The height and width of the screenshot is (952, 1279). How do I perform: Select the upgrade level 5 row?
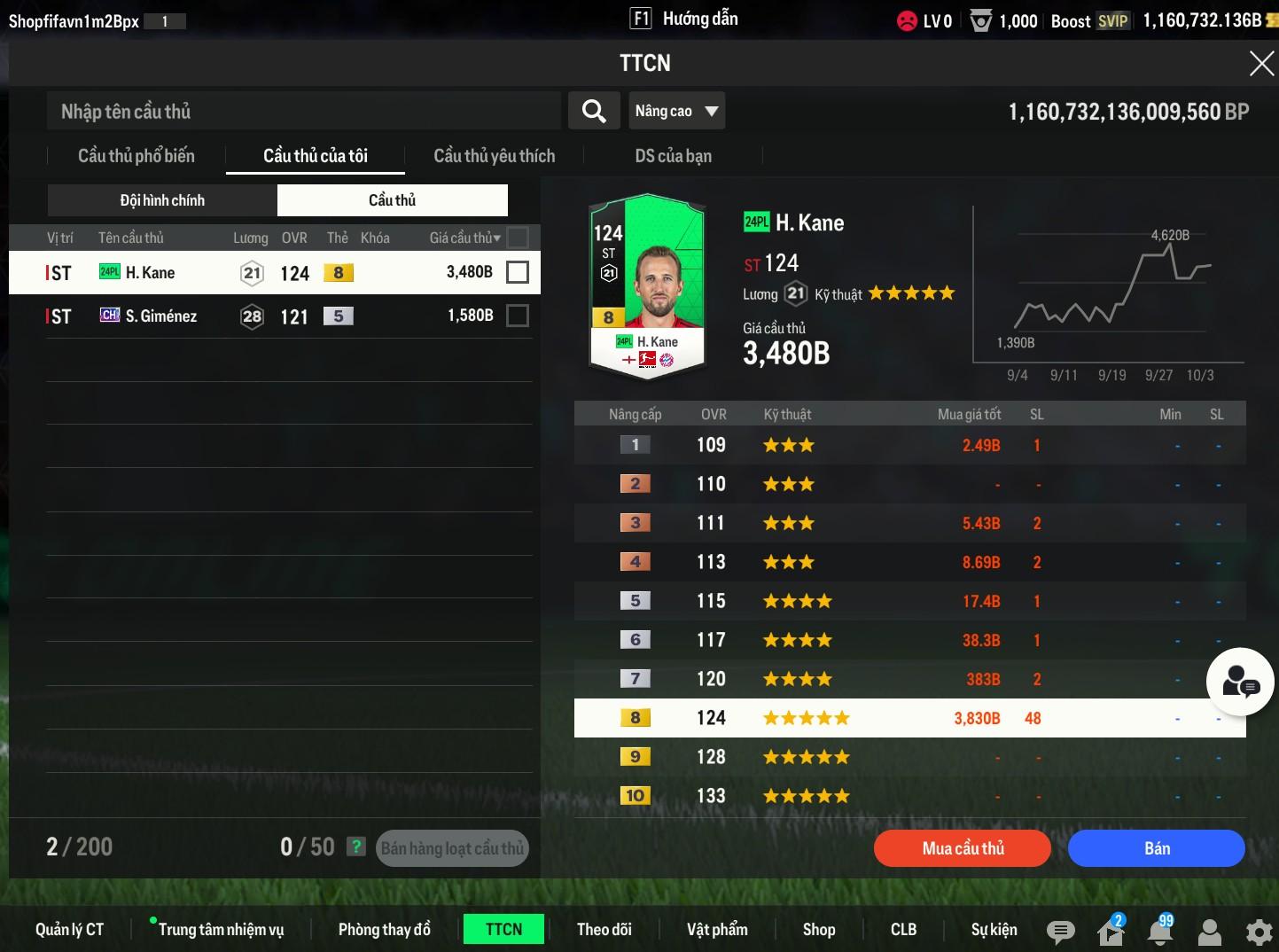[909, 601]
